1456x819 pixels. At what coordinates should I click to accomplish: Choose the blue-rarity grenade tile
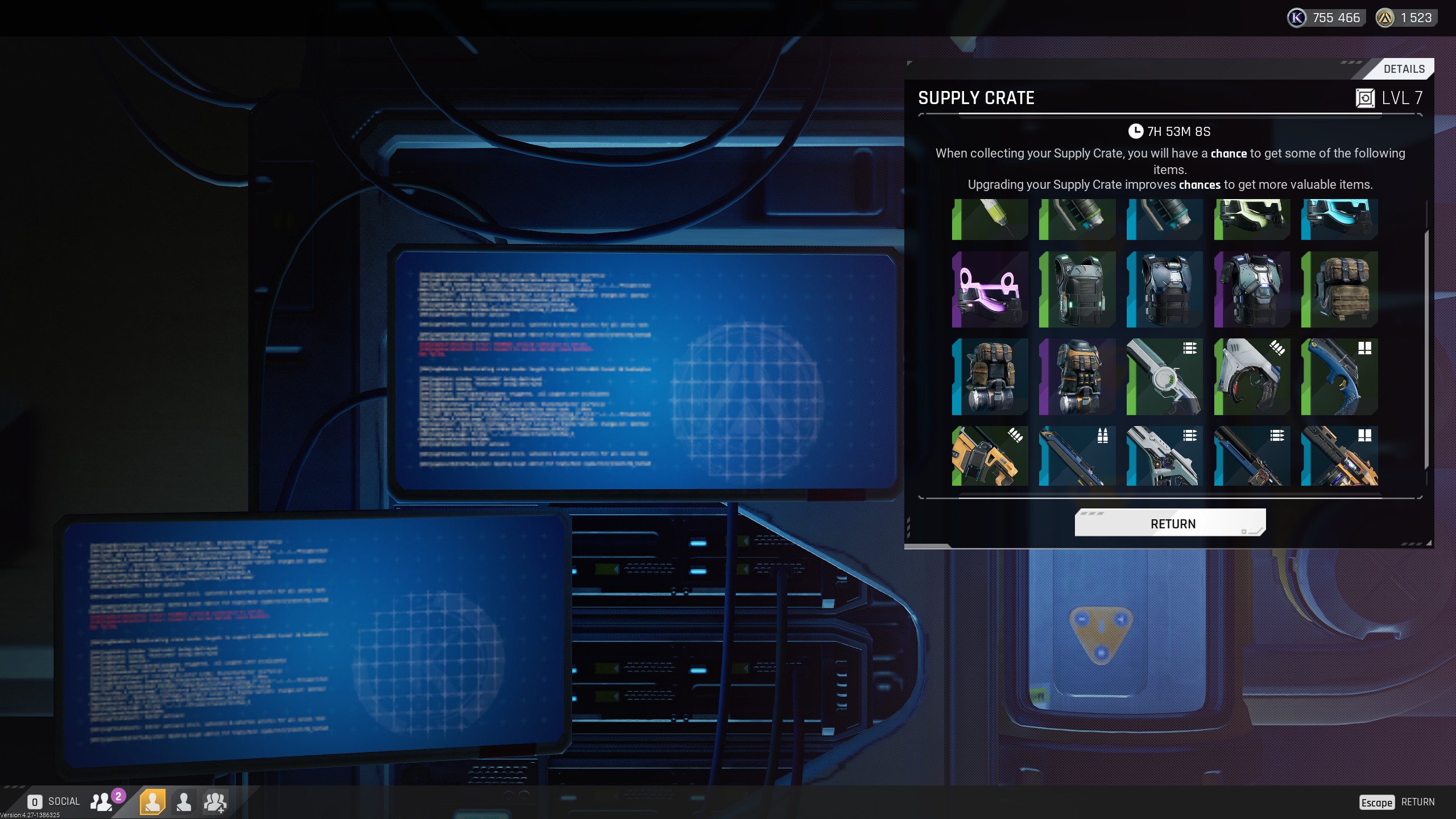click(x=1164, y=219)
